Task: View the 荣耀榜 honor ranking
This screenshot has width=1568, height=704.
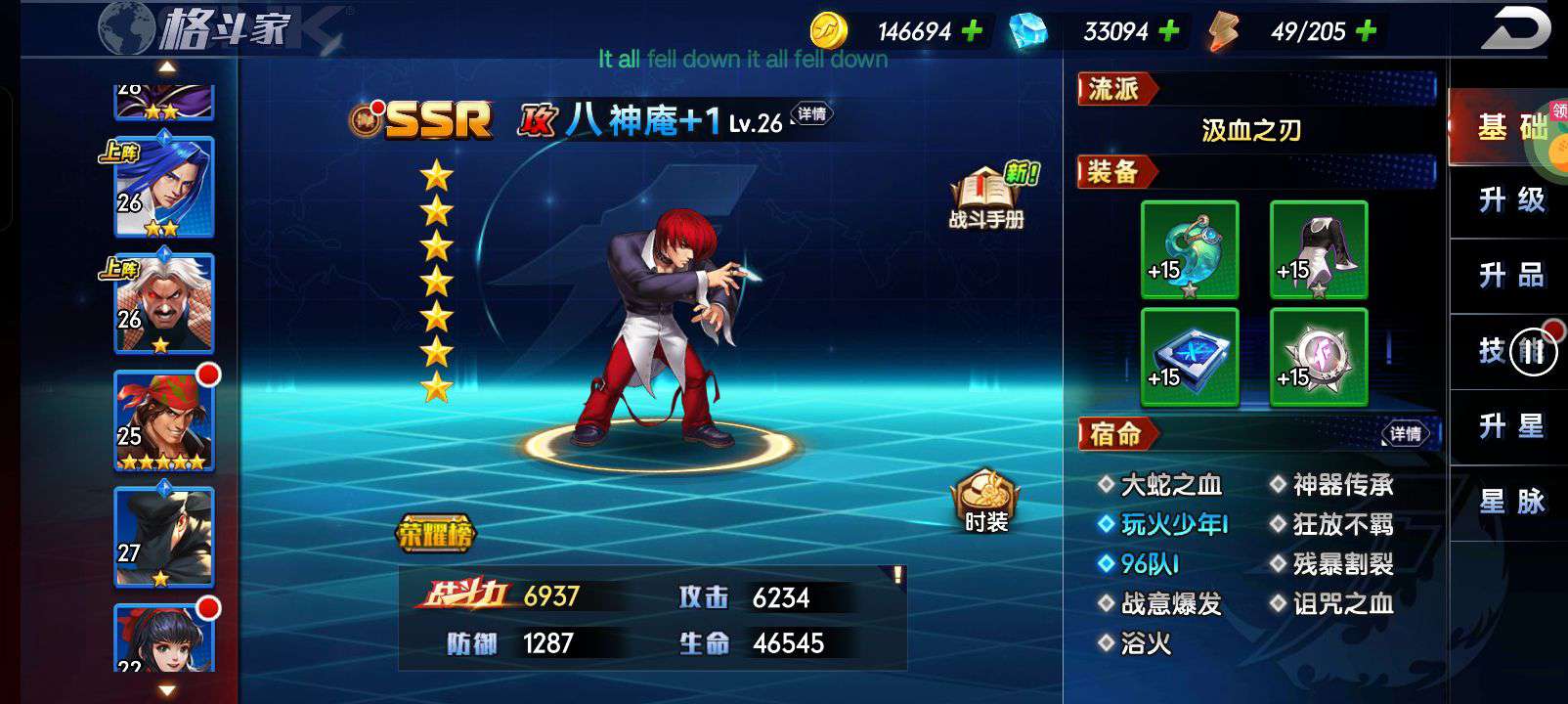Action: [435, 534]
